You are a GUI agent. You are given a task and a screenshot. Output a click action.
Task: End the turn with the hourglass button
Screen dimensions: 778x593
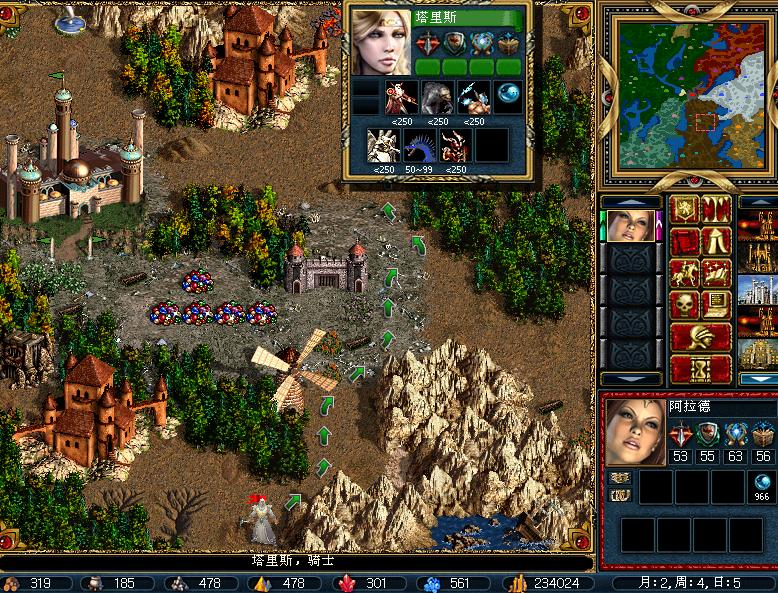[x=700, y=368]
